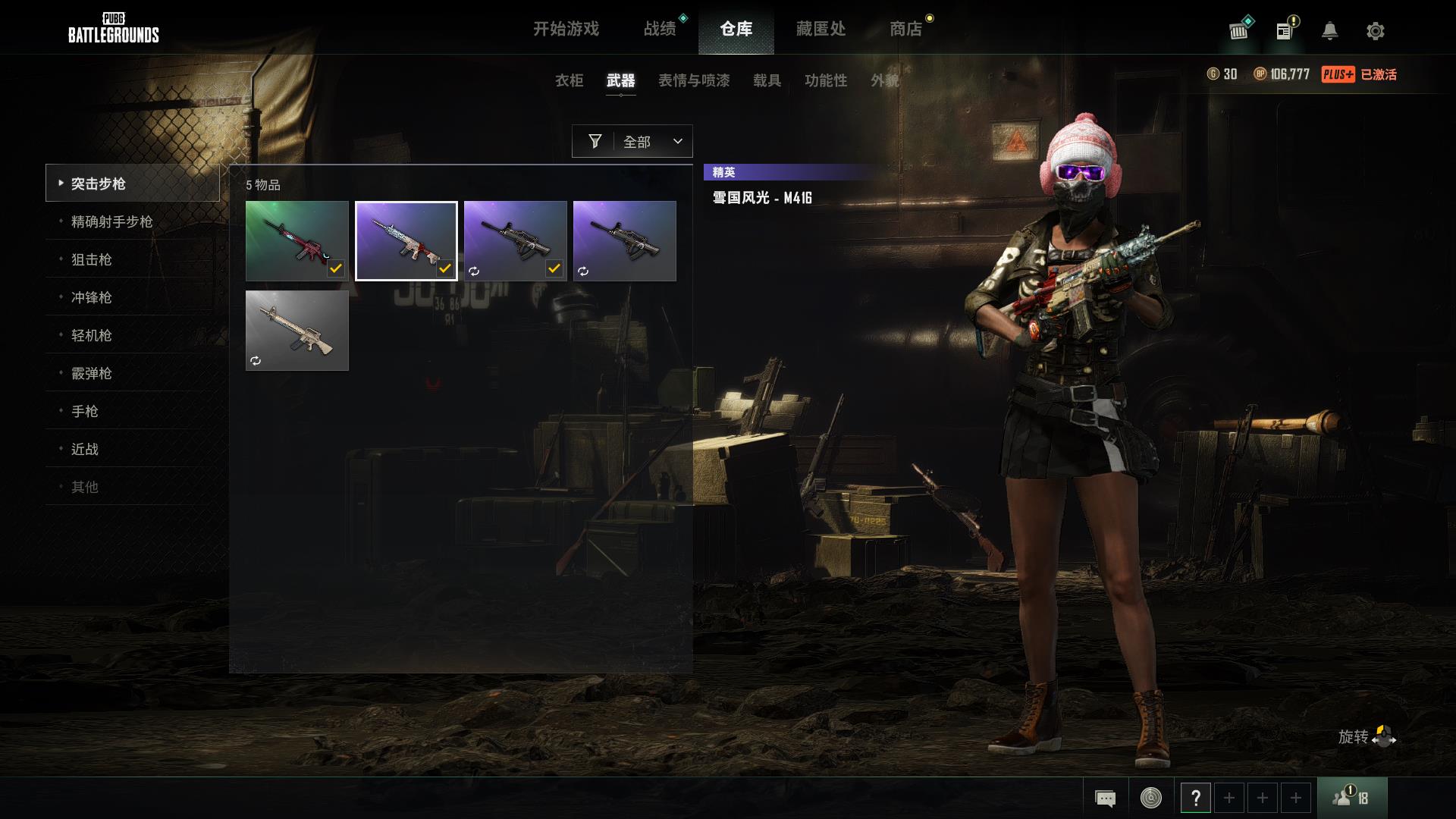Viewport: 1456px width, 819px height.
Task: Select the 载具 vehicles sub-tab
Action: (x=767, y=80)
